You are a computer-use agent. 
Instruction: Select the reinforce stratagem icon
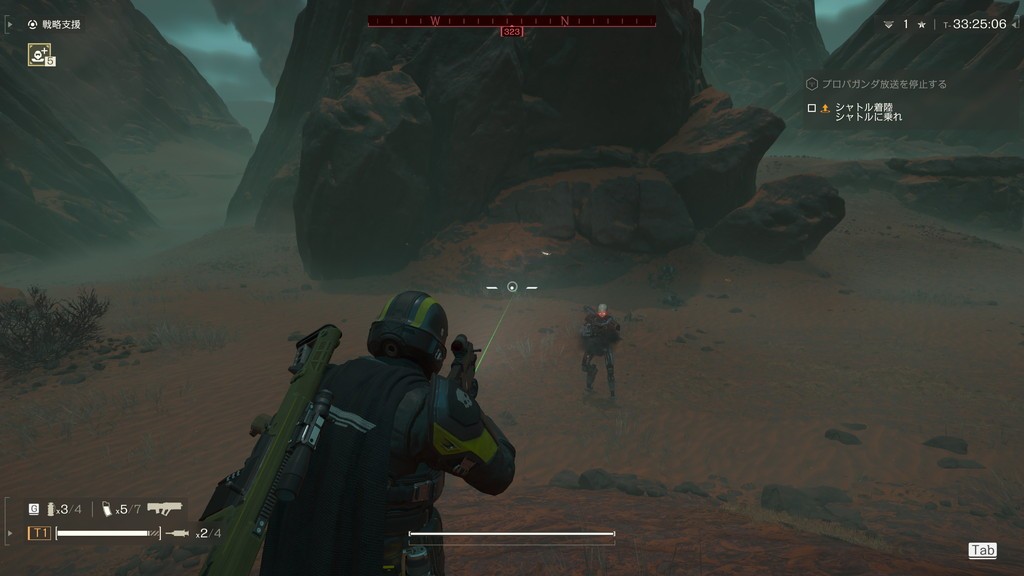(x=40, y=55)
